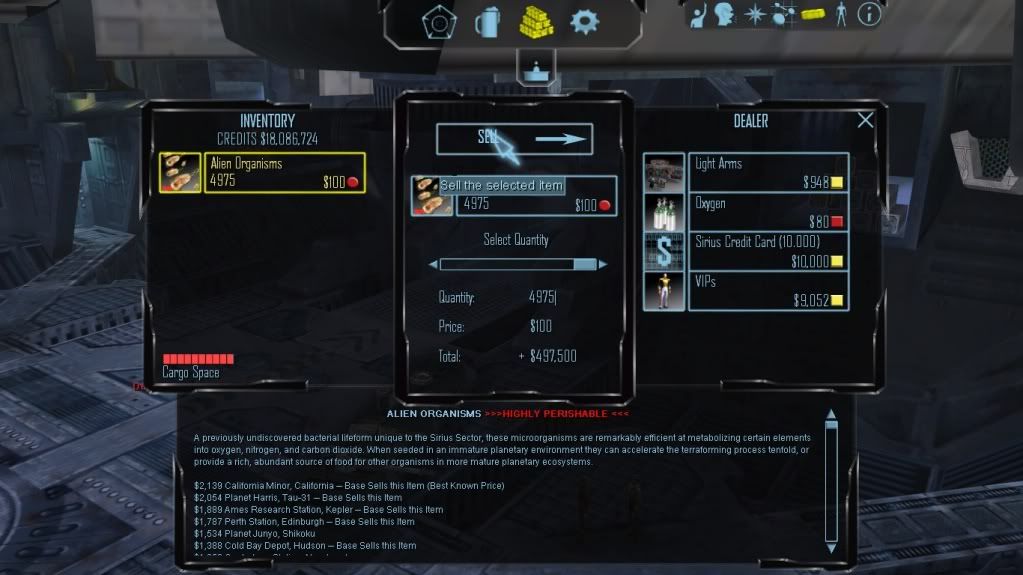Viewport: 1023px width, 575px height.
Task: Increase quantity with the right slider arrow
Action: coord(603,265)
